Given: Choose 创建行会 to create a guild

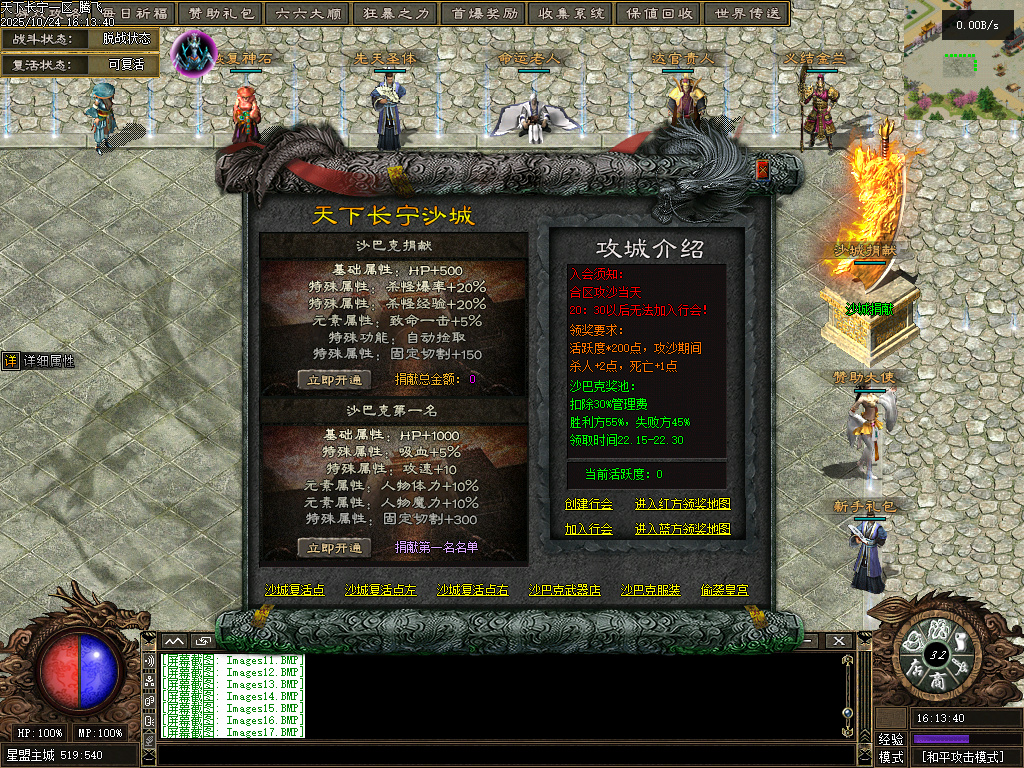Looking at the screenshot, I should coord(588,504).
